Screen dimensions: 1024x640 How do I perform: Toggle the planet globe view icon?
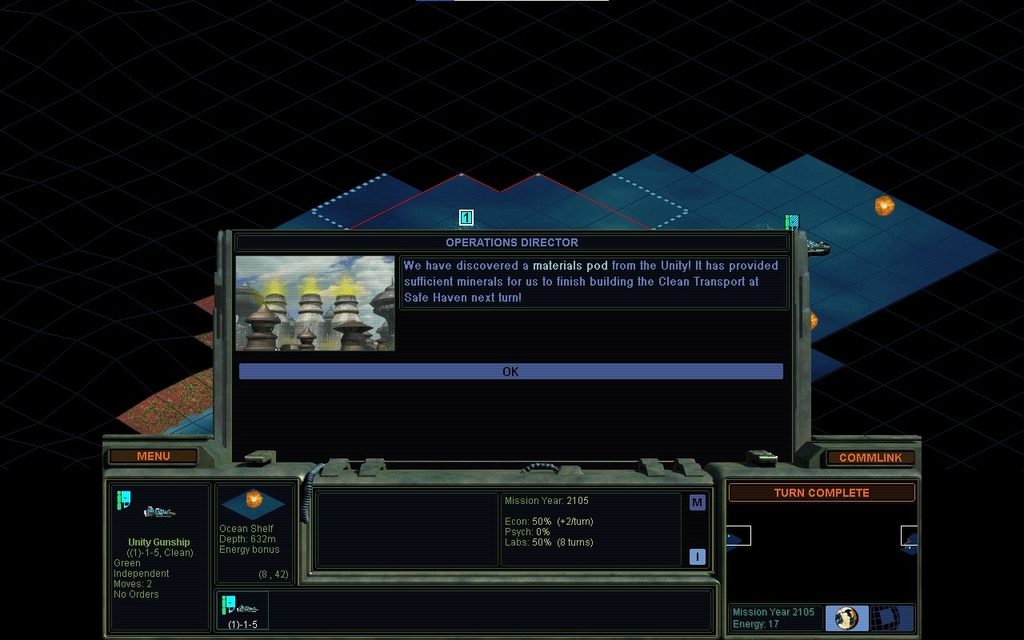point(846,617)
